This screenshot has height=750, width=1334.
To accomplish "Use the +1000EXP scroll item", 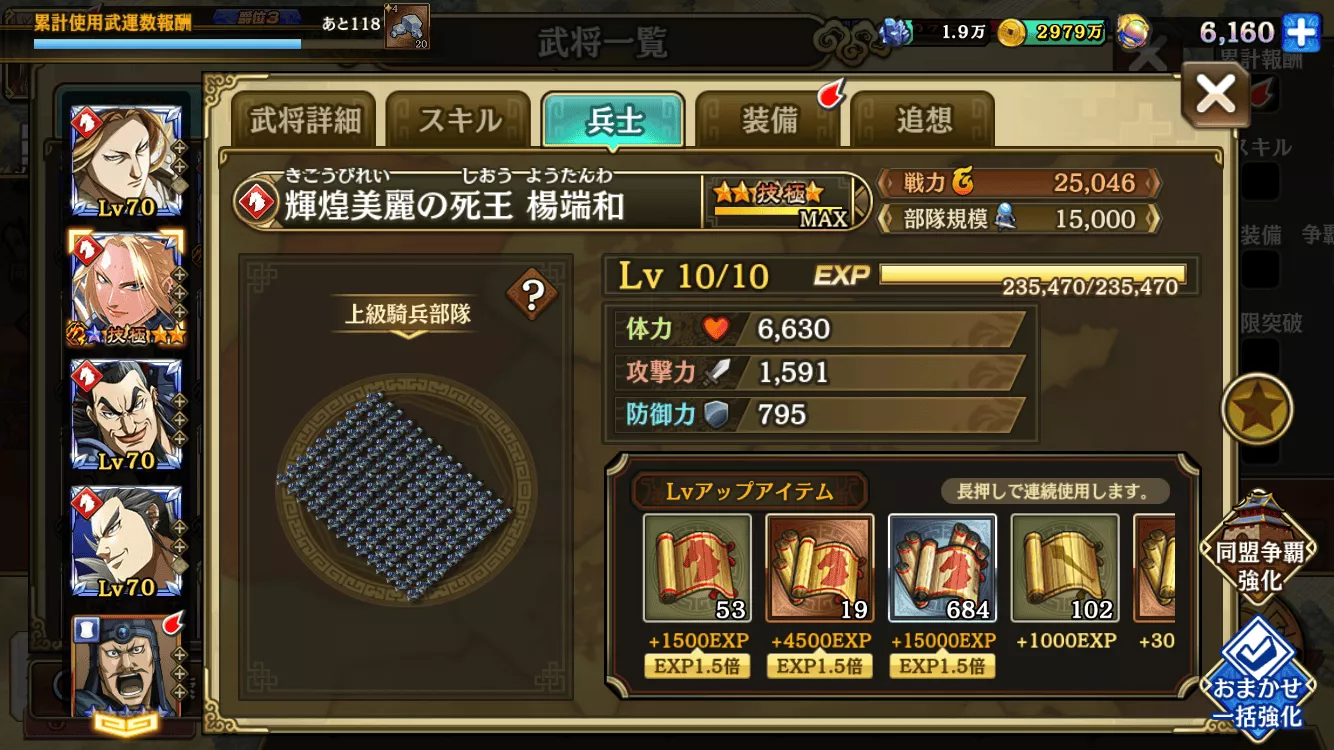I will pos(1063,570).
